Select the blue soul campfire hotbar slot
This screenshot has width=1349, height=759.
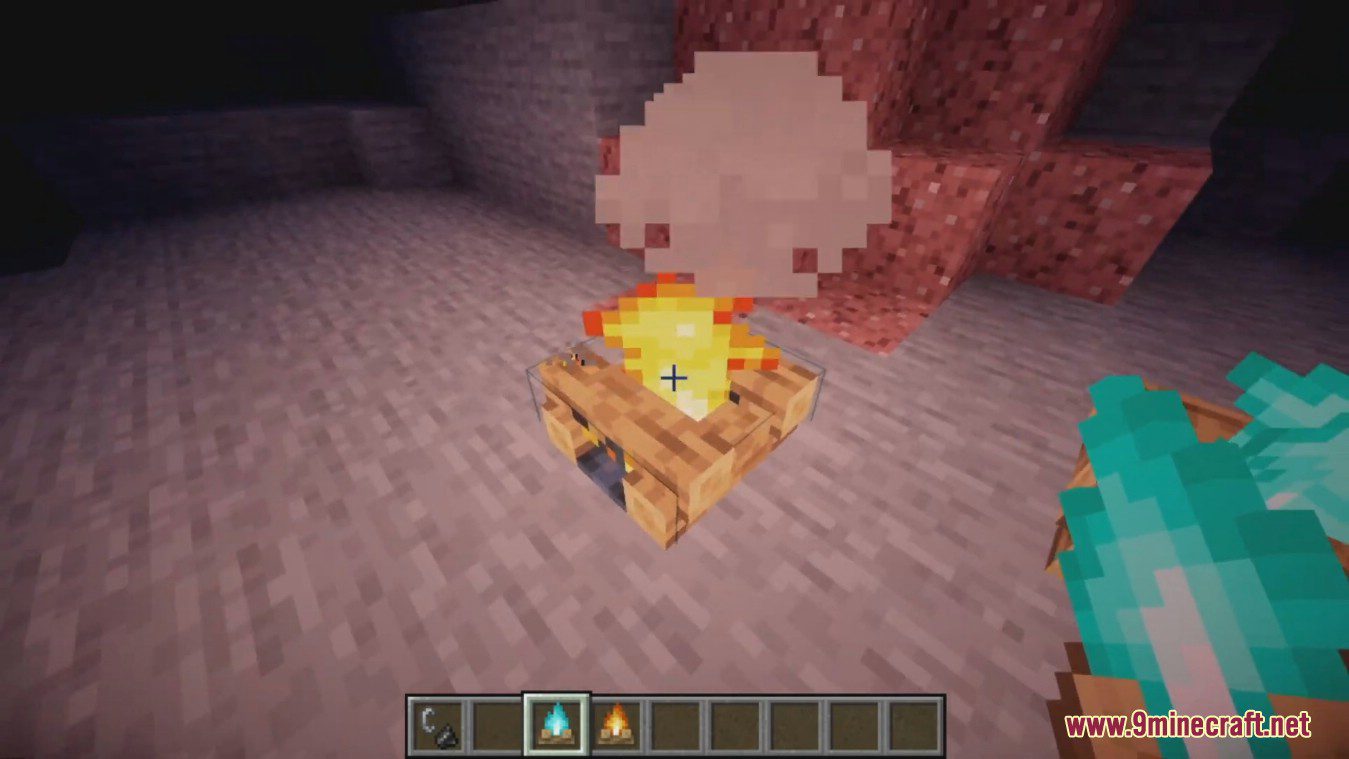pyautogui.click(x=556, y=724)
